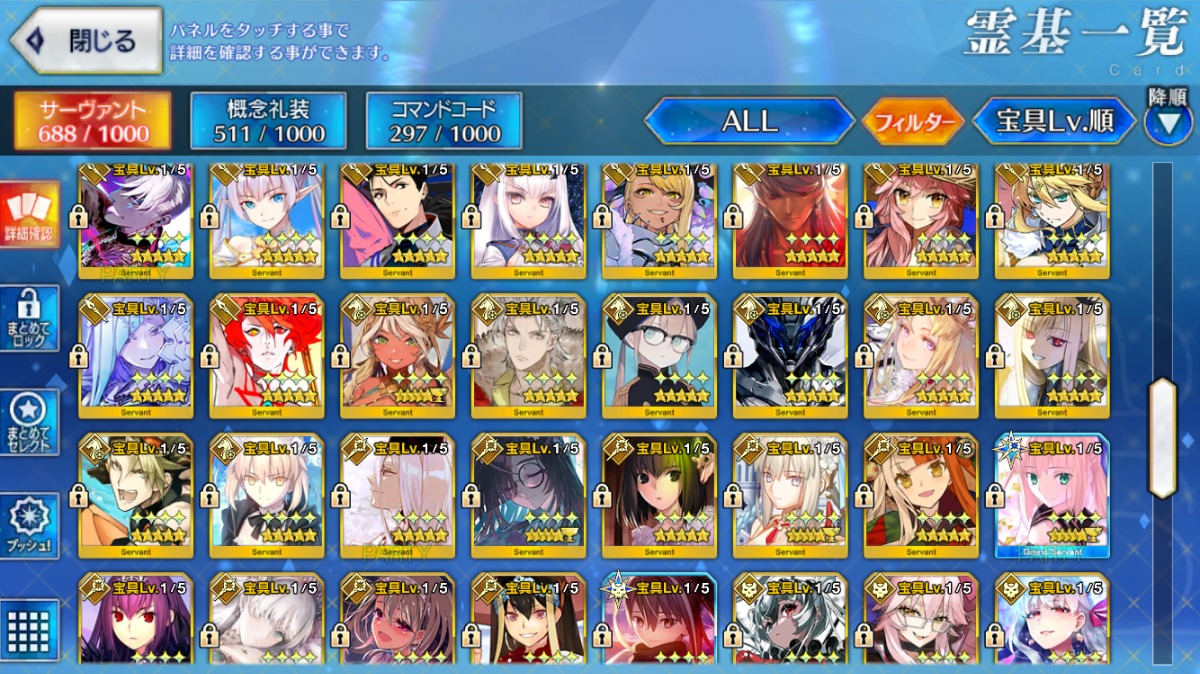1200x674 pixels.
Task: Choose まとめてロック batch lock
Action: click(x=29, y=318)
